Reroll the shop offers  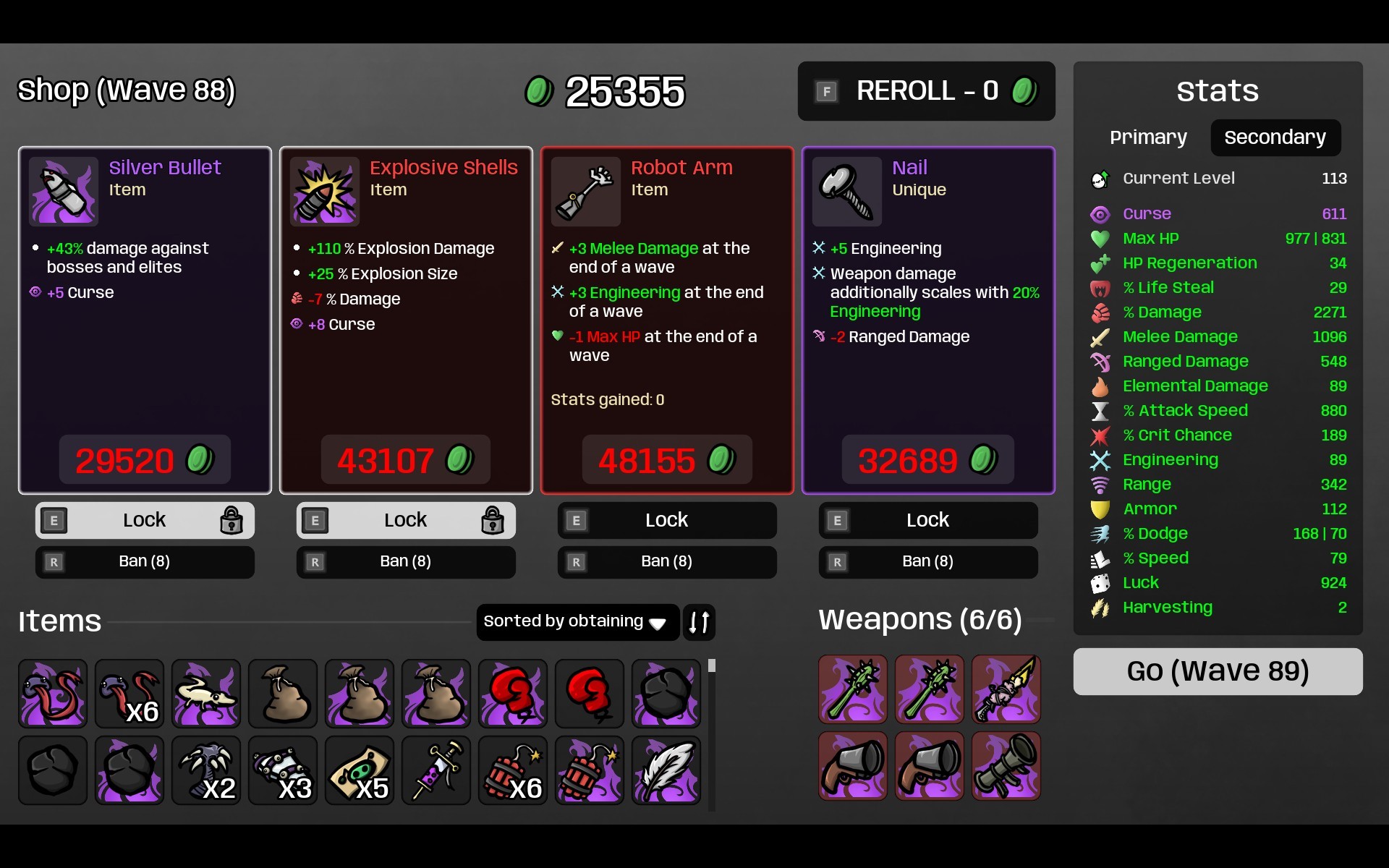(x=925, y=91)
